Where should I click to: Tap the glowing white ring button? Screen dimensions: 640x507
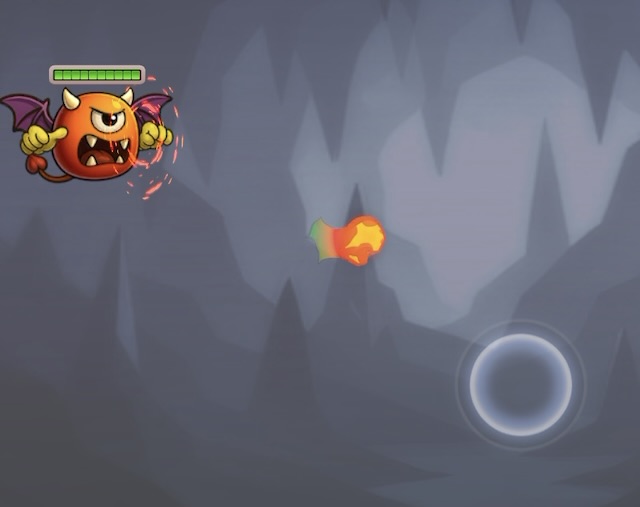pyautogui.click(x=521, y=385)
